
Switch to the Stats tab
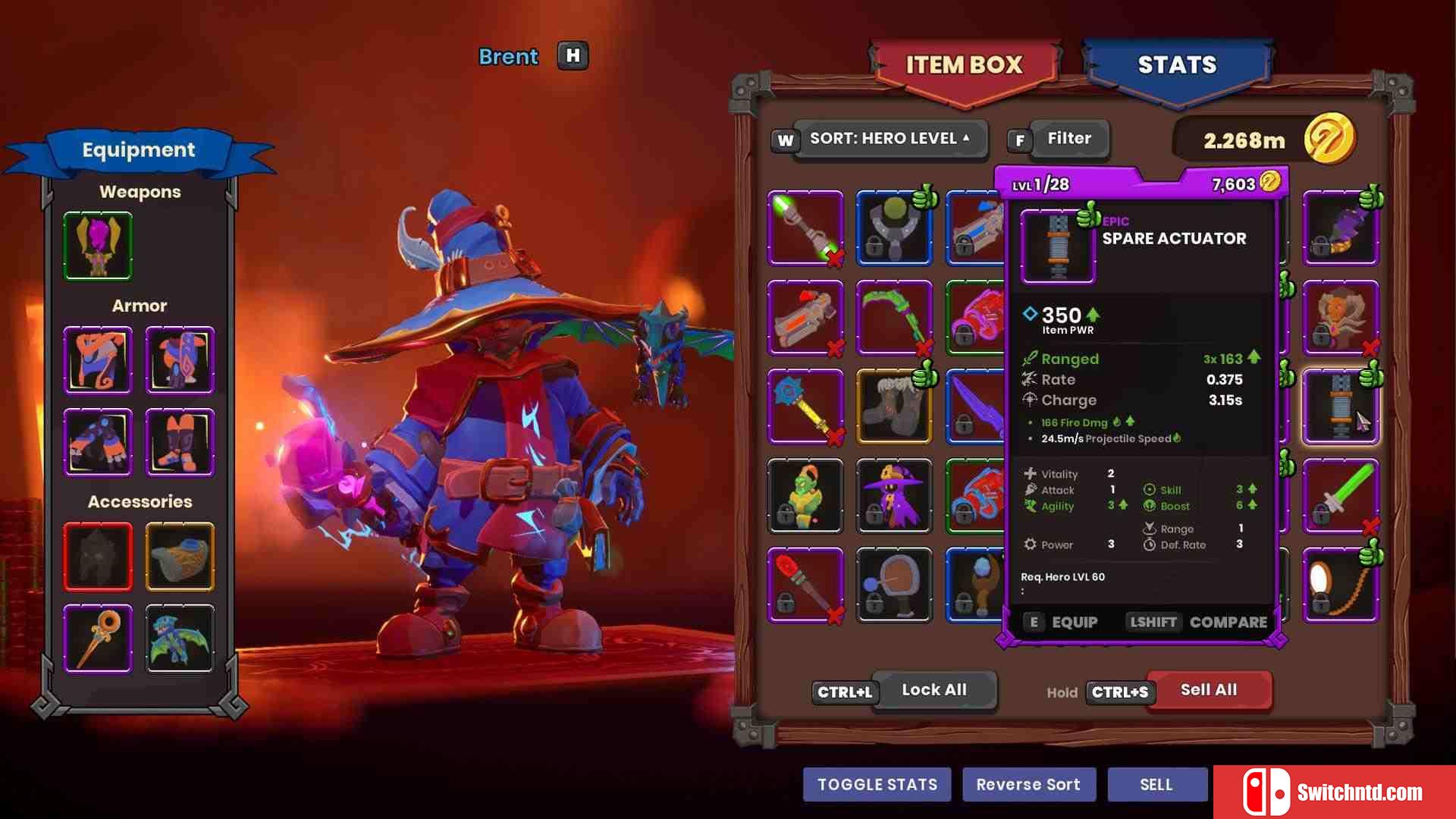tap(1176, 66)
